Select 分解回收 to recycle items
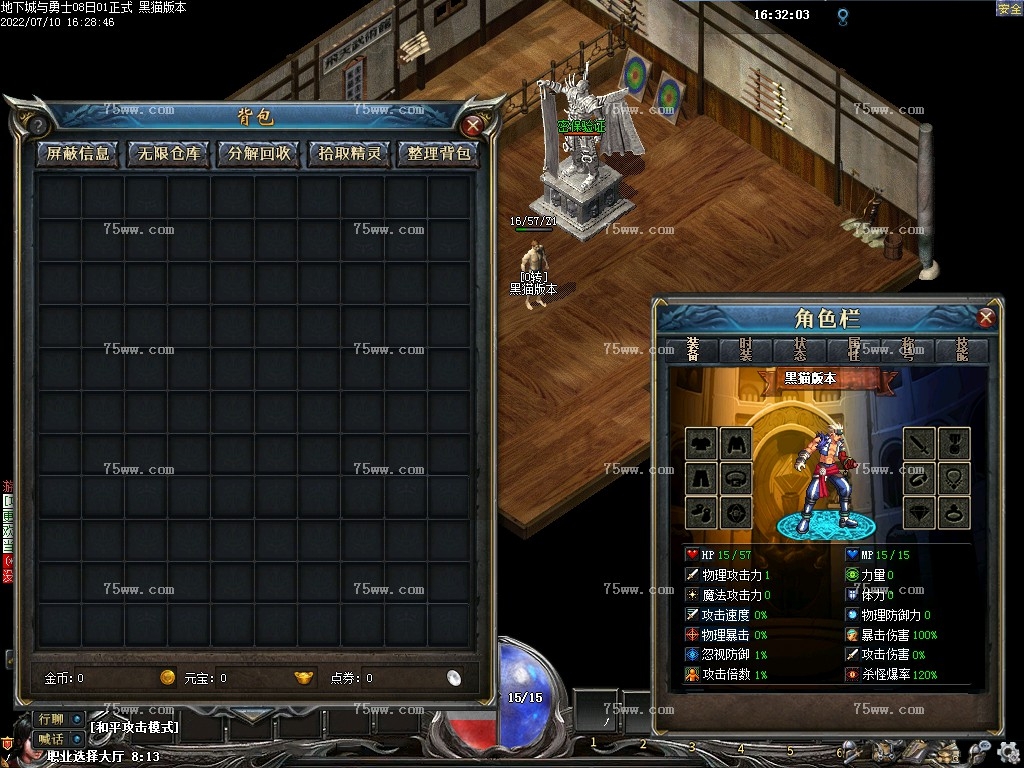The height and width of the screenshot is (768, 1024). click(x=259, y=154)
